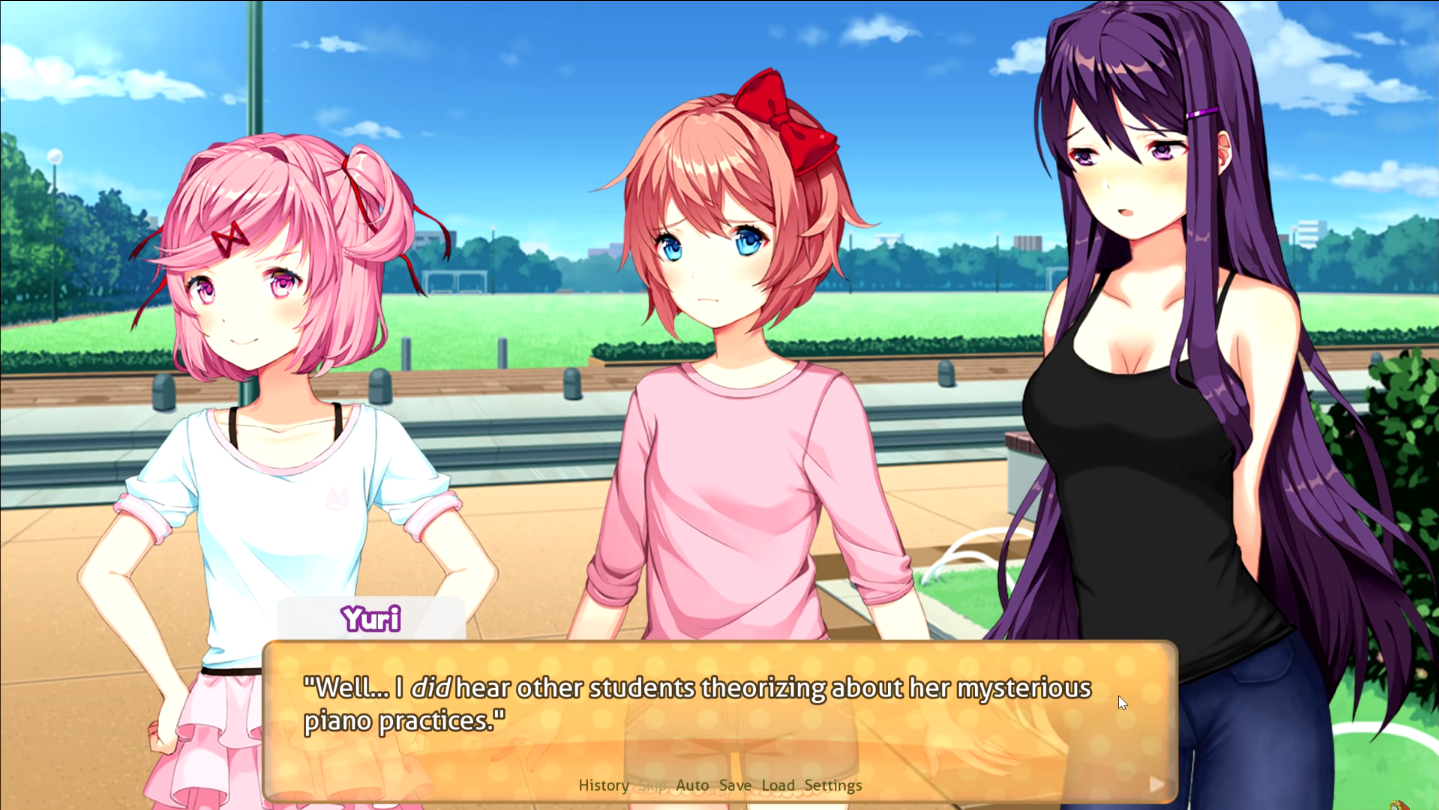Open the dialogue History
This screenshot has height=810, width=1439.
click(604, 785)
